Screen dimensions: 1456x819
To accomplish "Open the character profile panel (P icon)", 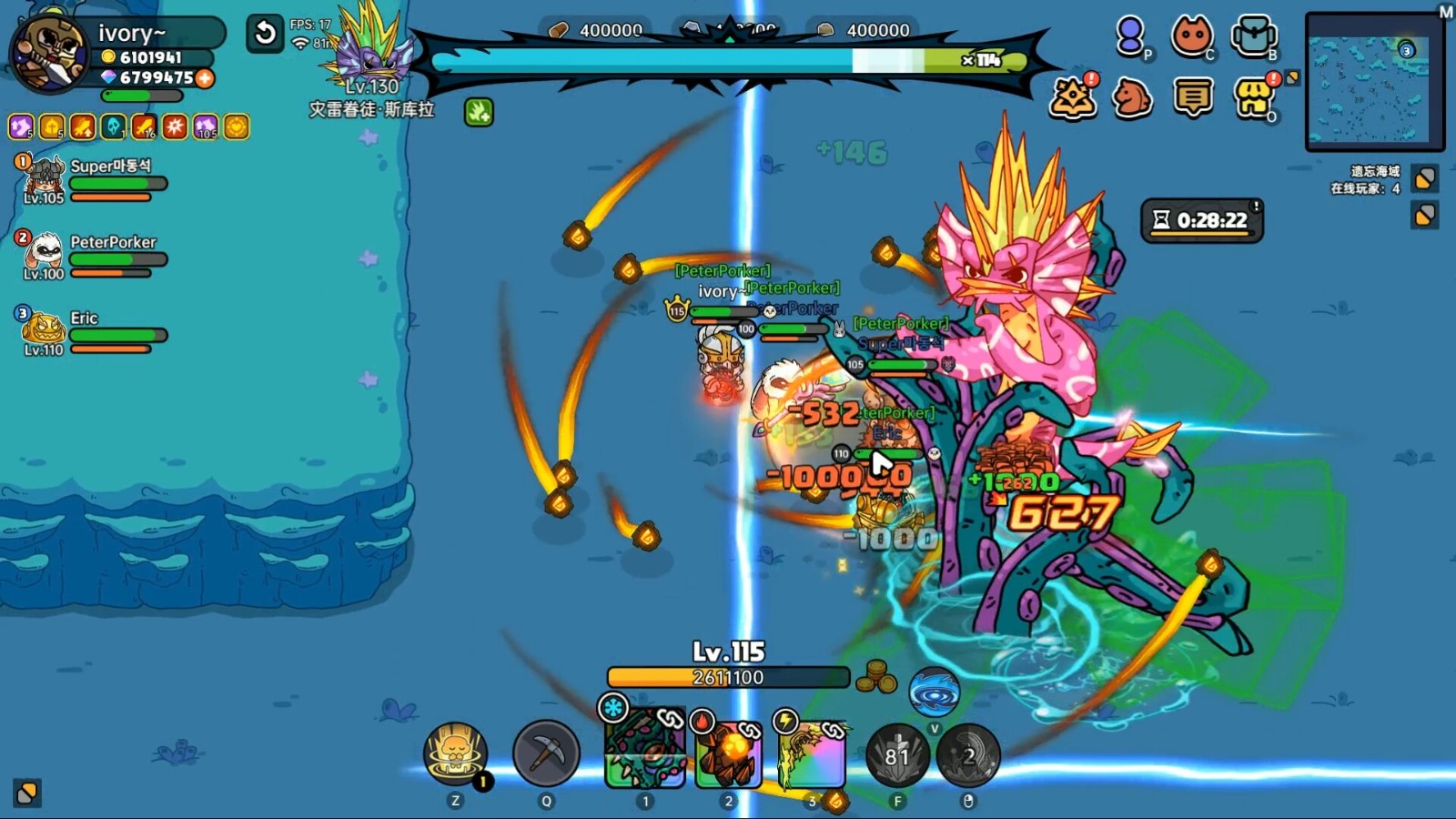I will [x=1128, y=36].
